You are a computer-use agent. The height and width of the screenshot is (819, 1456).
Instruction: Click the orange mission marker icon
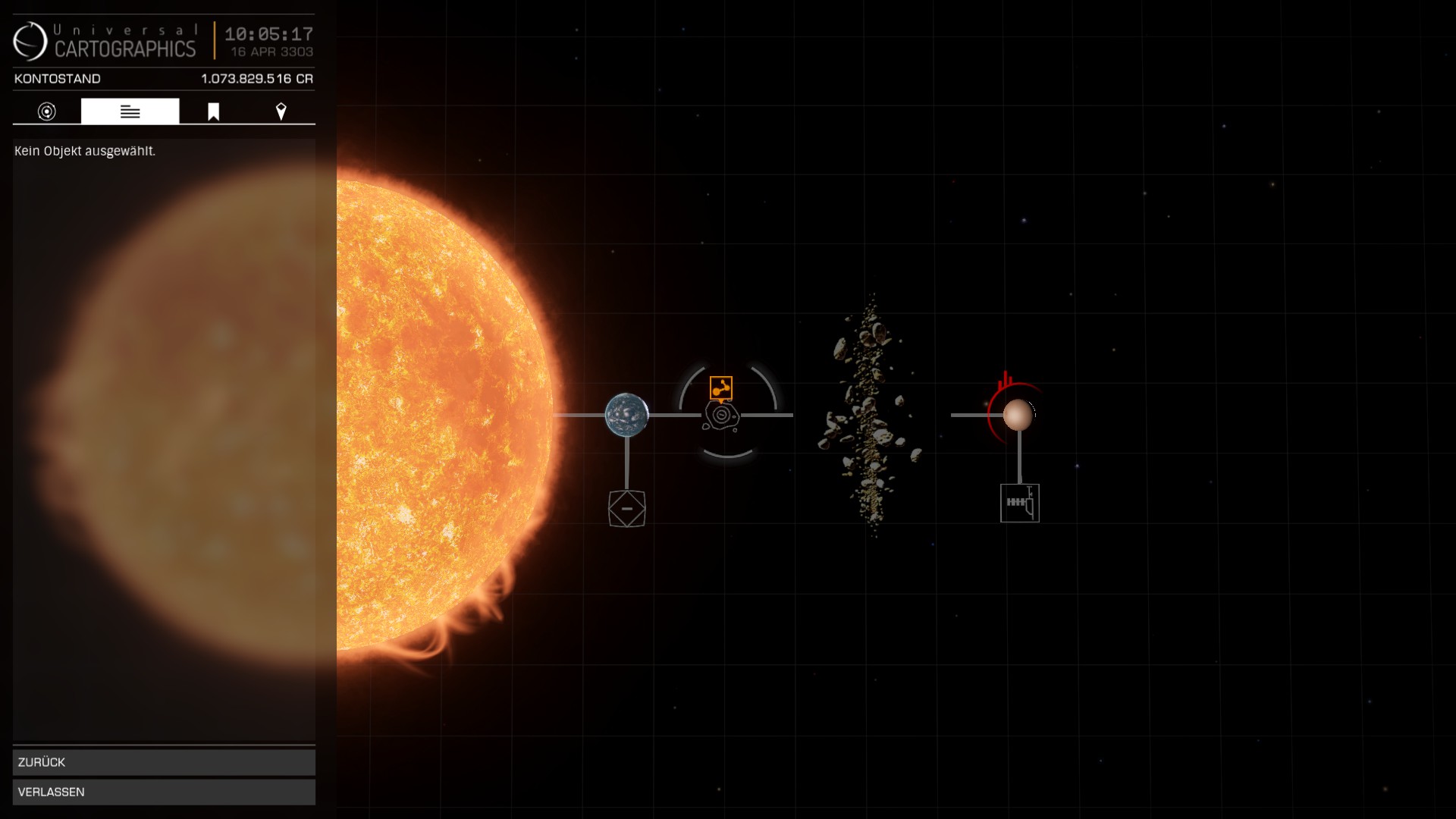coord(720,388)
